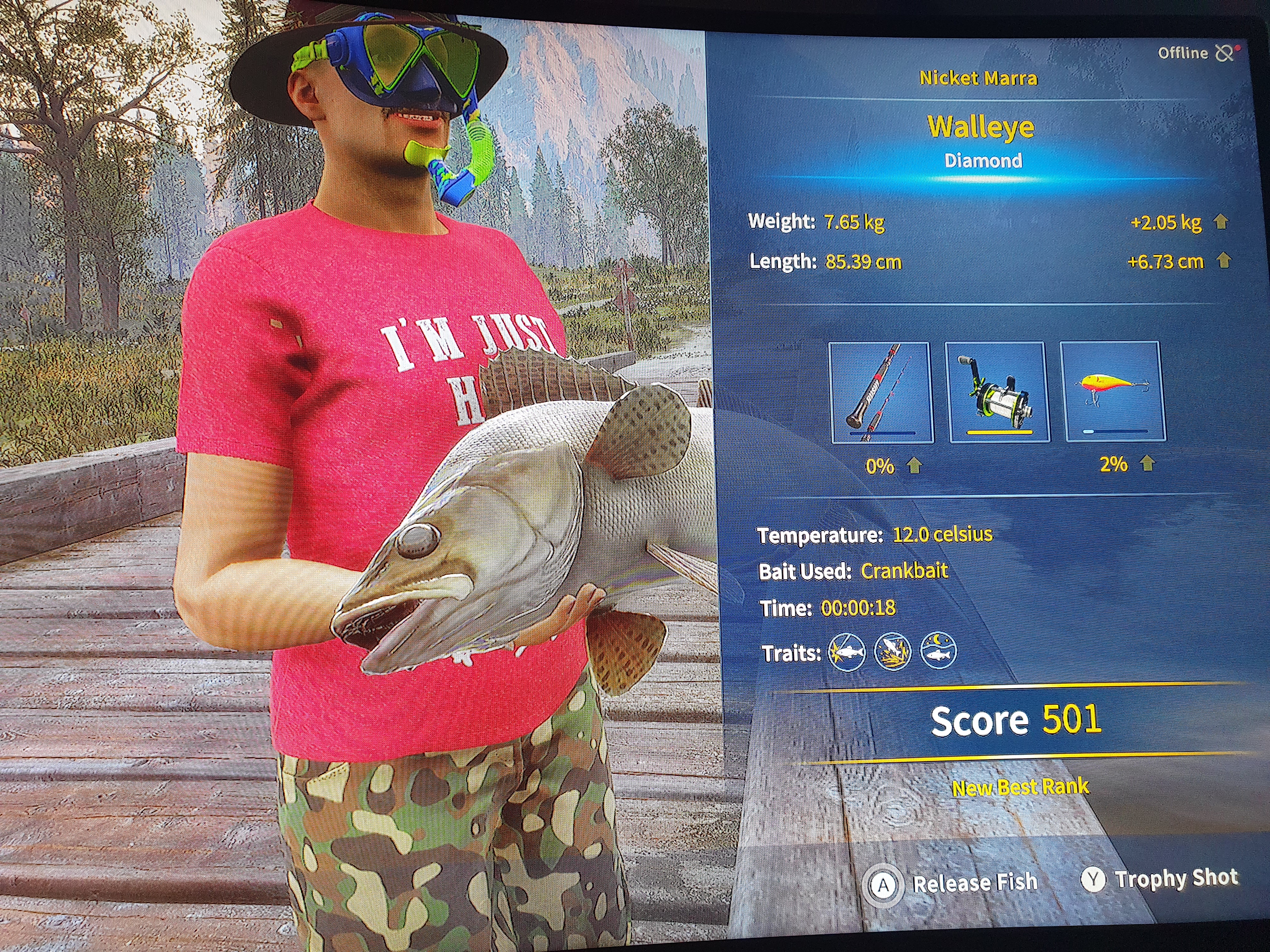Viewport: 1270px width, 952px height.
Task: Inspect the night moon fish trait icon
Action: 938,651
